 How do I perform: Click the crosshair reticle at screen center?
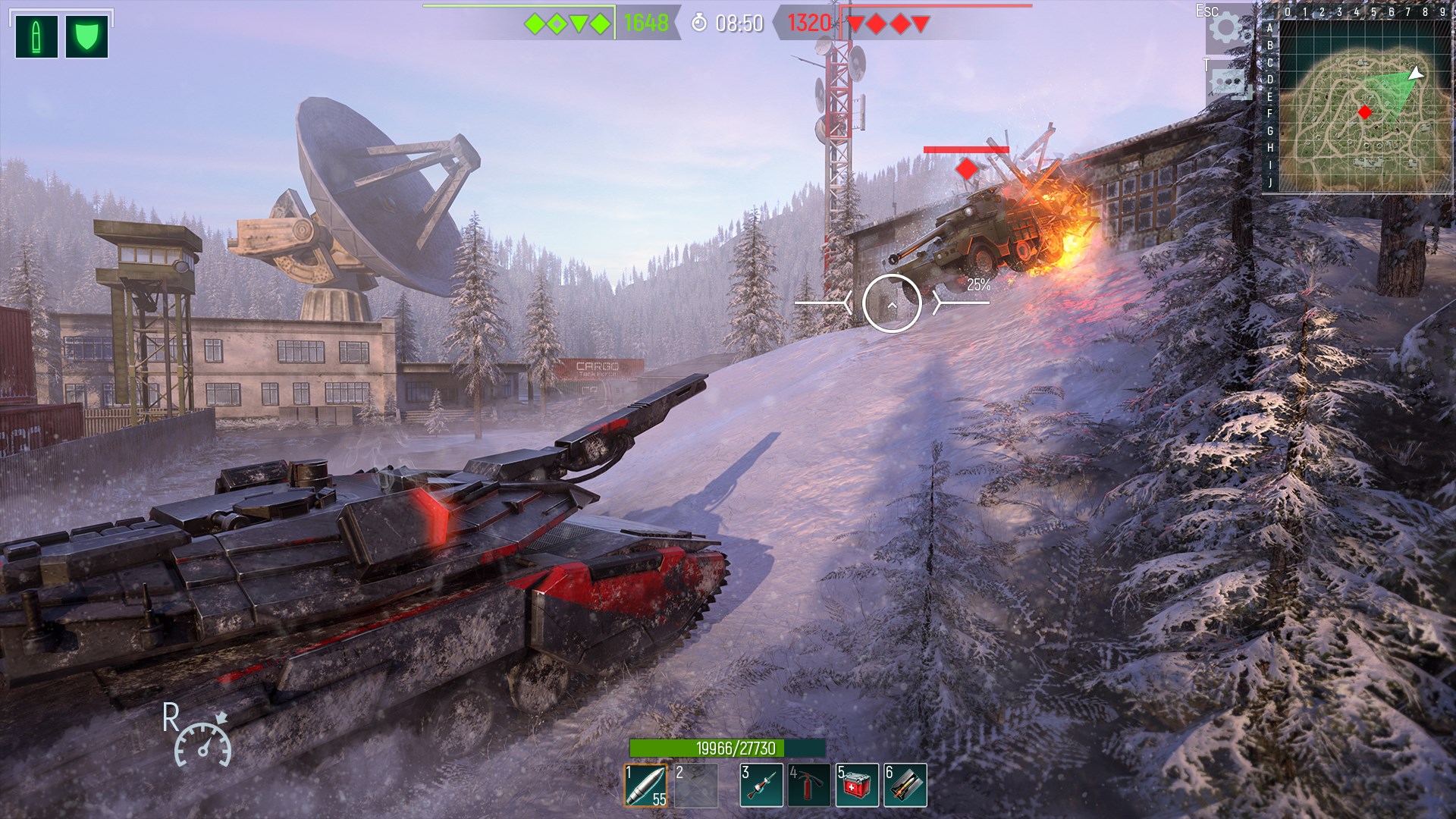tap(893, 303)
